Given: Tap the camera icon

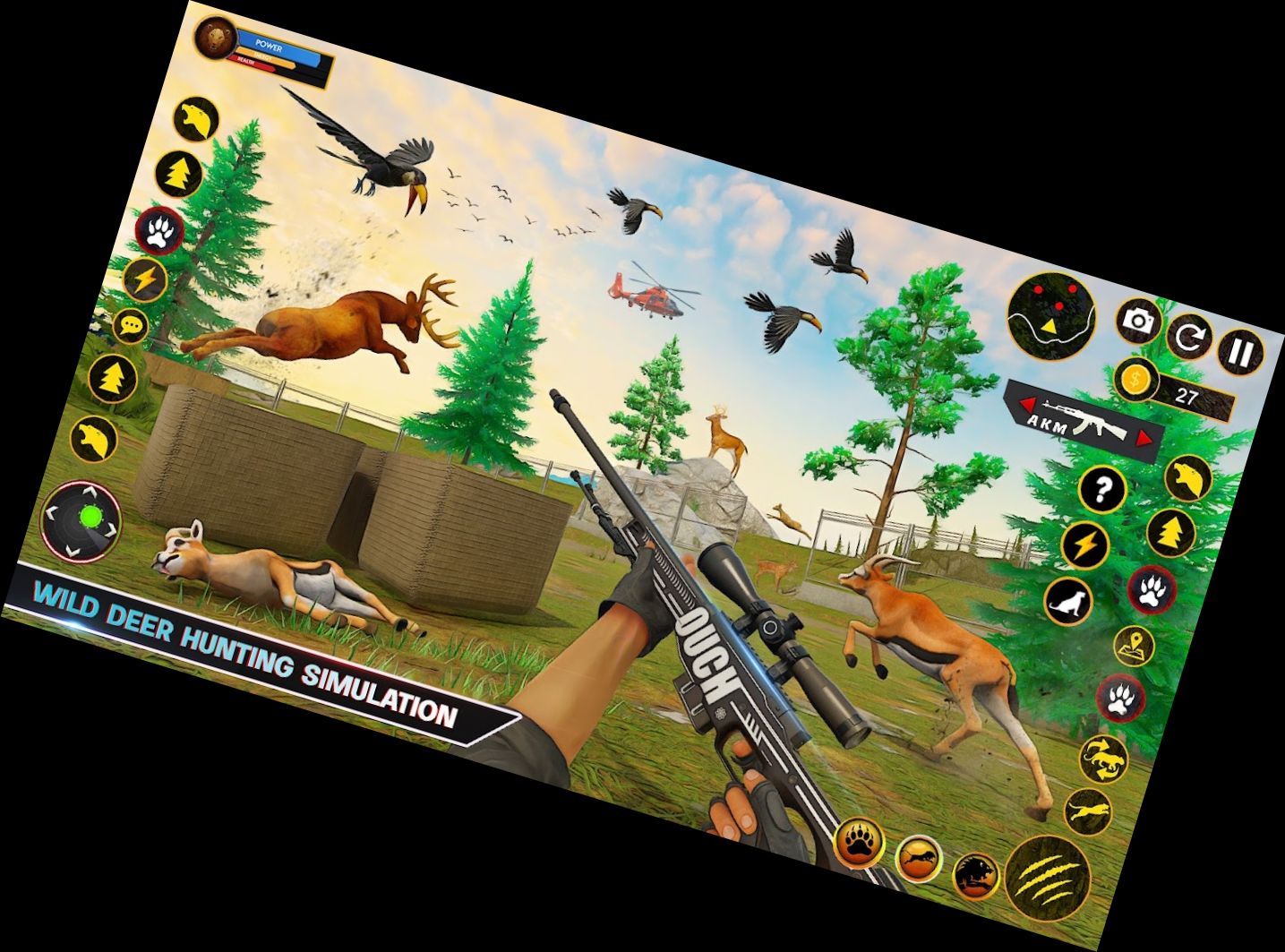Looking at the screenshot, I should tap(1138, 321).
